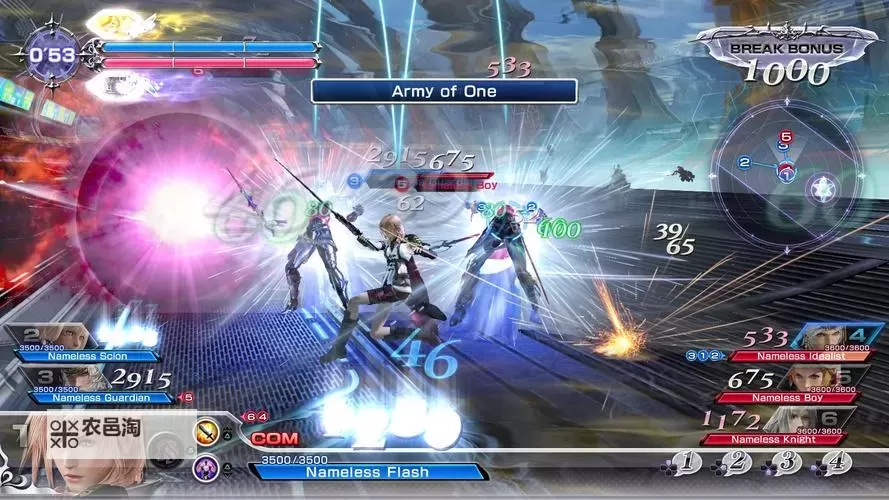This screenshot has width=889, height=500.
Task: Click the Nameless Flash player name bar
Action: tap(367, 471)
